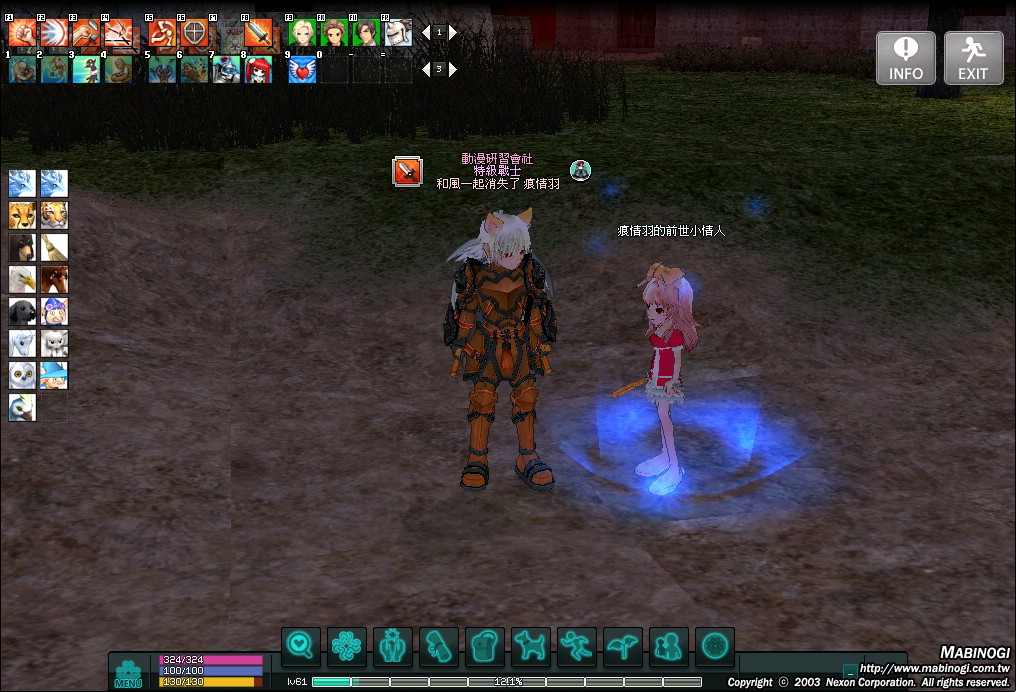This screenshot has width=1016, height=692.
Task: Activate the round shield defense skill
Action: click(194, 33)
